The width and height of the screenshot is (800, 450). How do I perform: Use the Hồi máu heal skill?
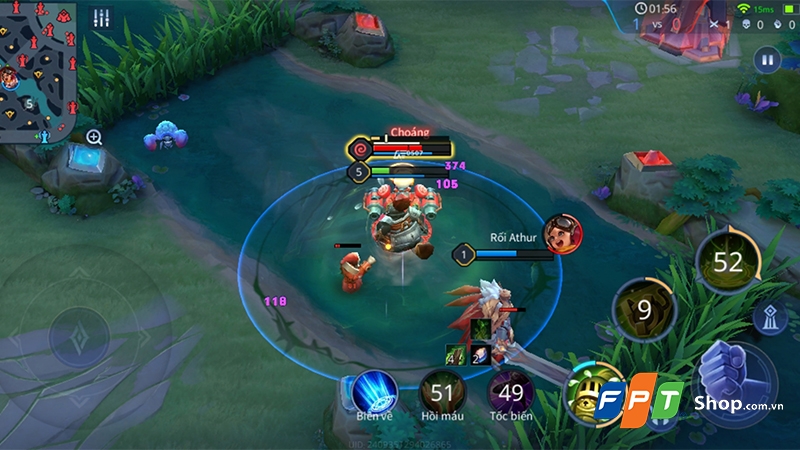click(440, 392)
